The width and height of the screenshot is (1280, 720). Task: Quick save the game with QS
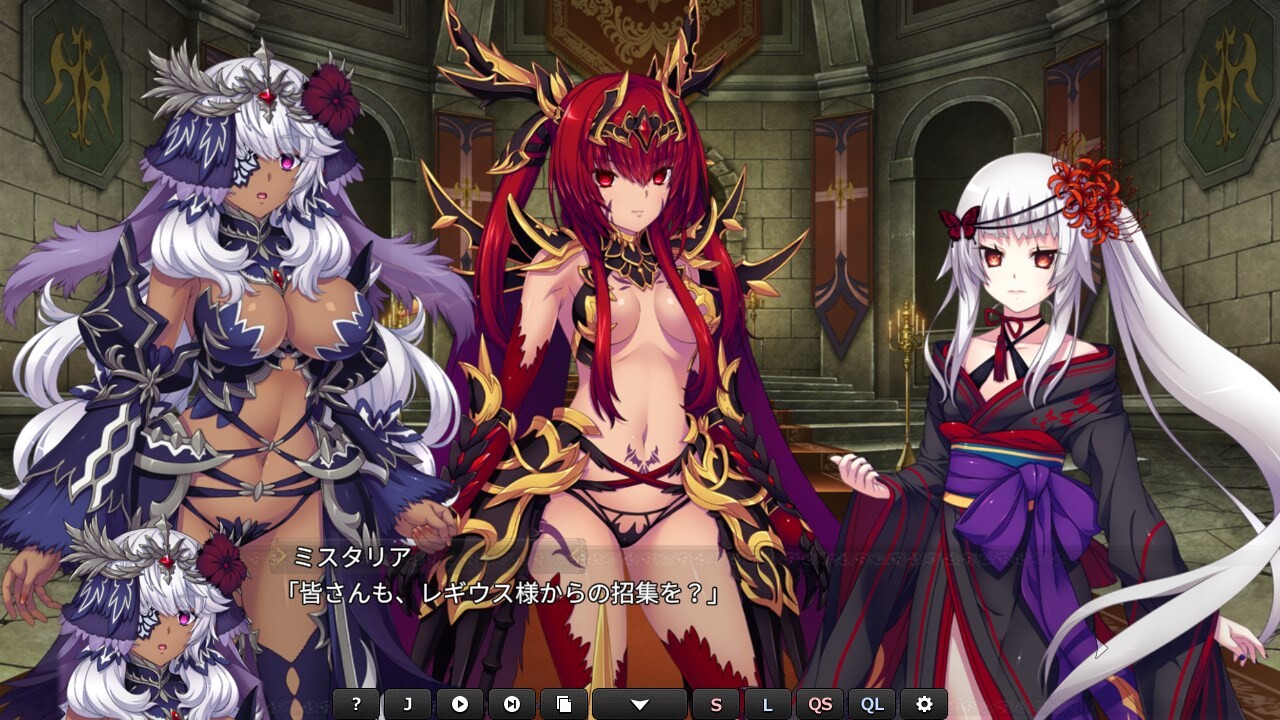click(x=822, y=703)
